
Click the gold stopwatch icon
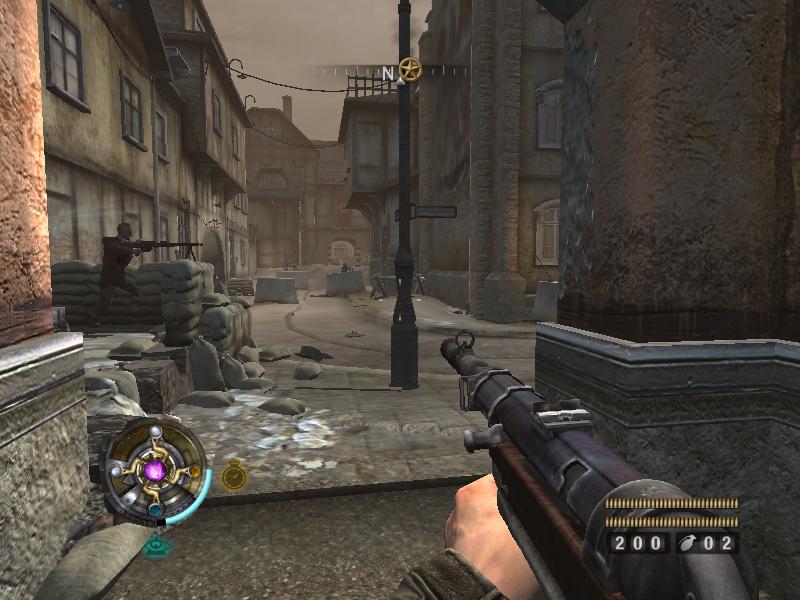(x=234, y=476)
